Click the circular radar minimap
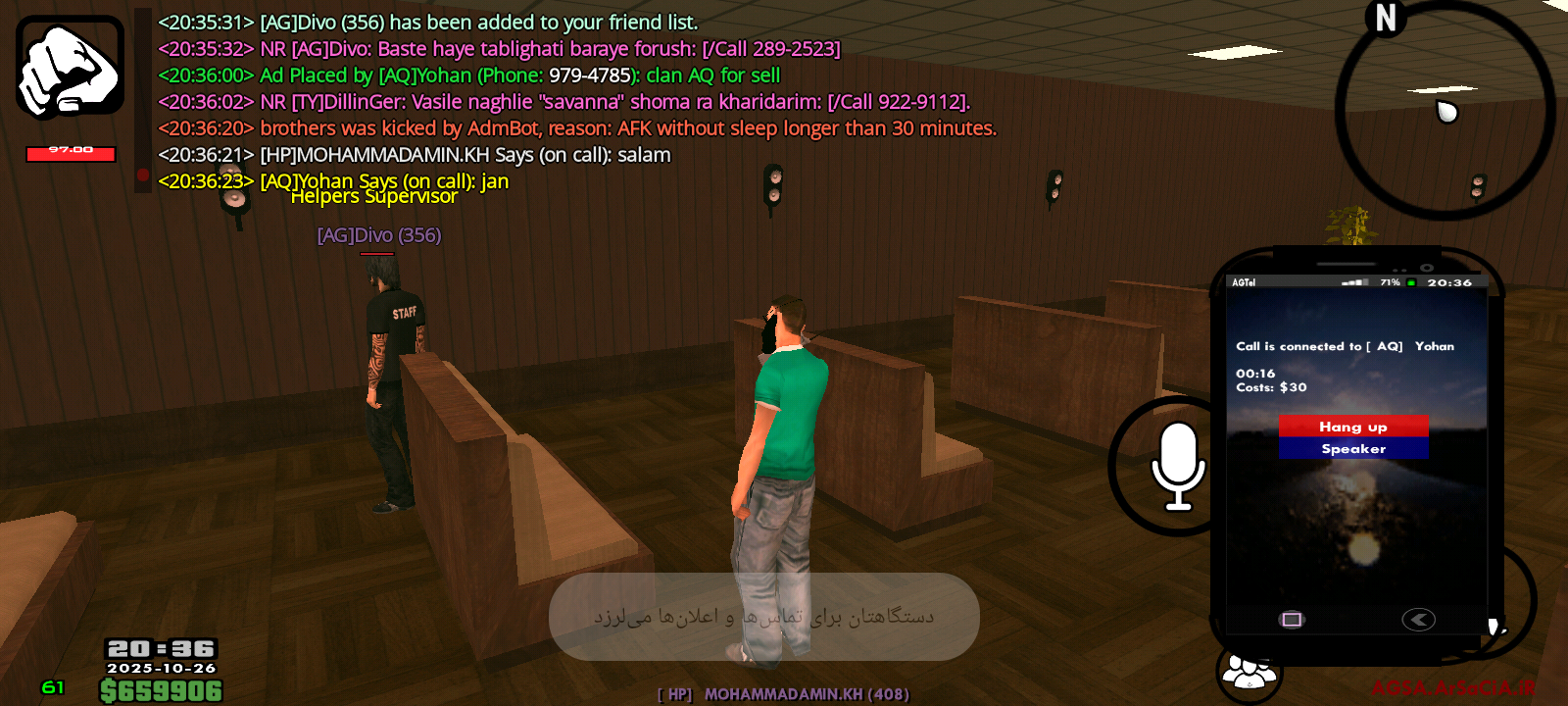 pyautogui.click(x=1445, y=108)
